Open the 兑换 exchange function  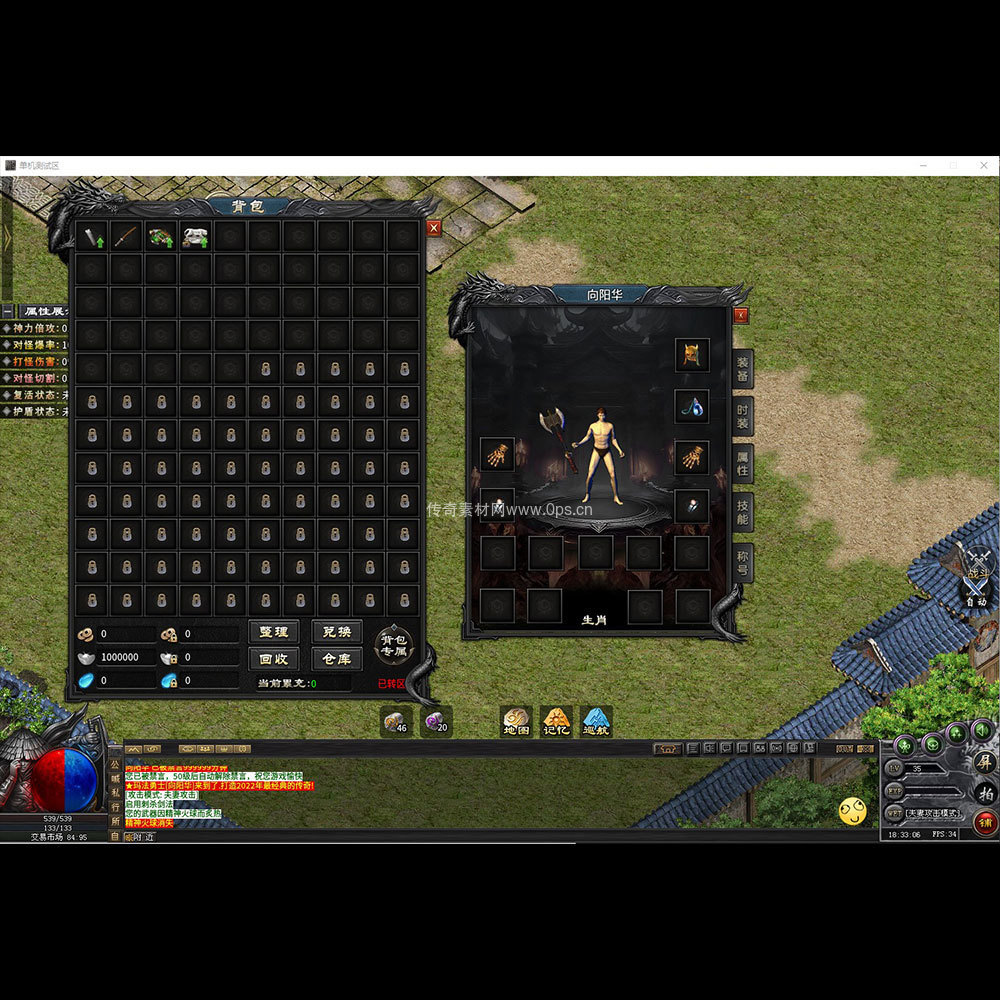coord(337,632)
